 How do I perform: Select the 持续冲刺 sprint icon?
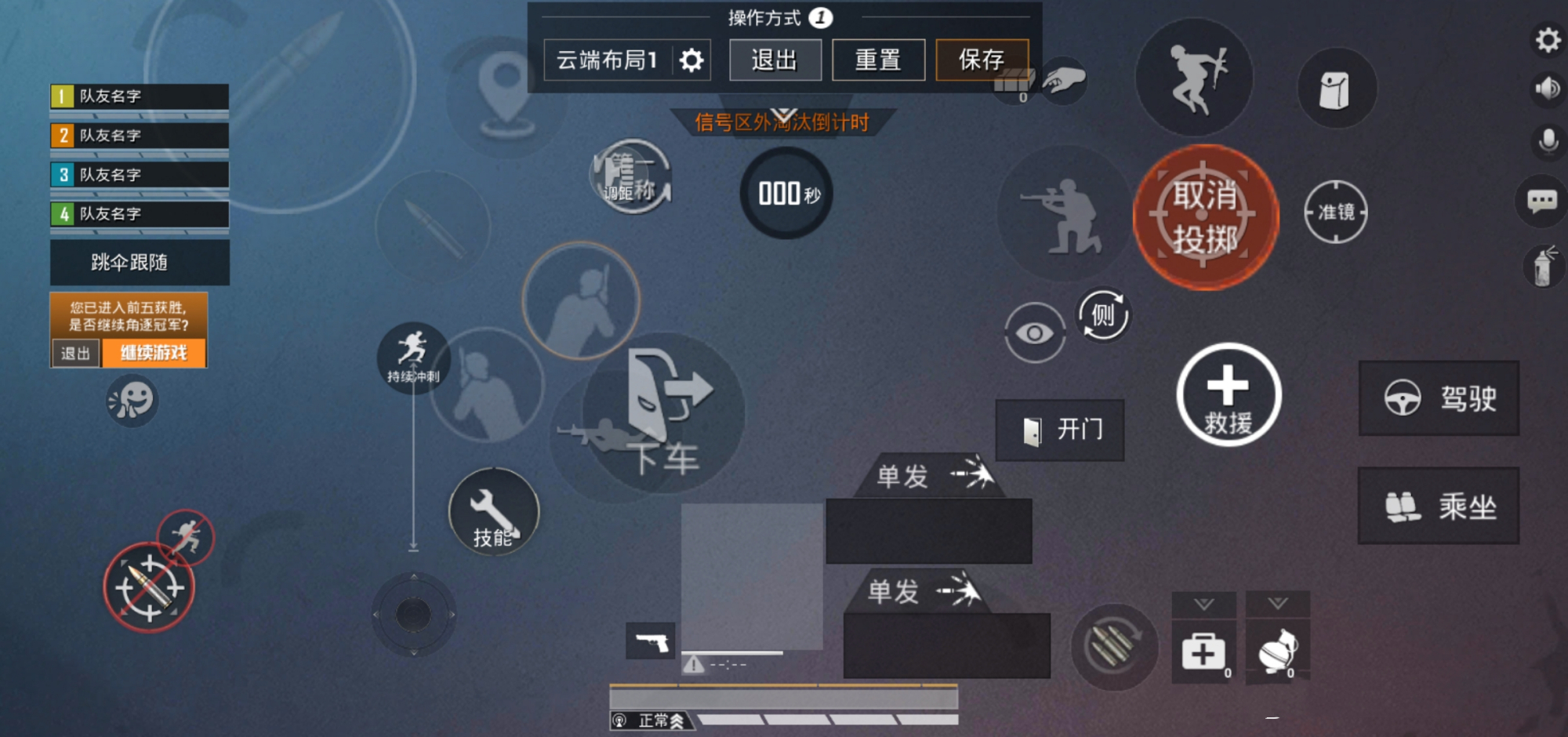pyautogui.click(x=413, y=357)
